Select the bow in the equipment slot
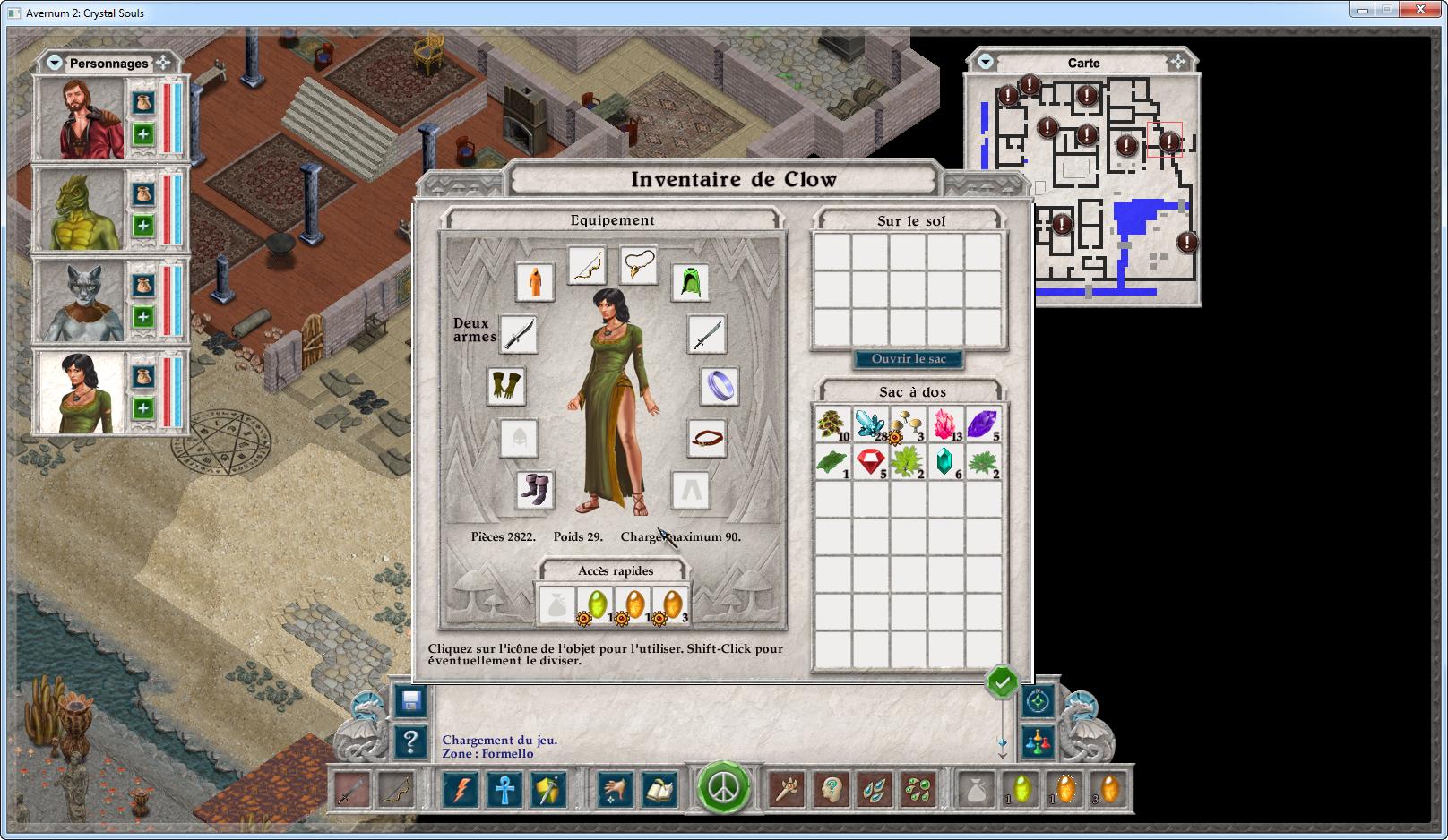 [586, 265]
